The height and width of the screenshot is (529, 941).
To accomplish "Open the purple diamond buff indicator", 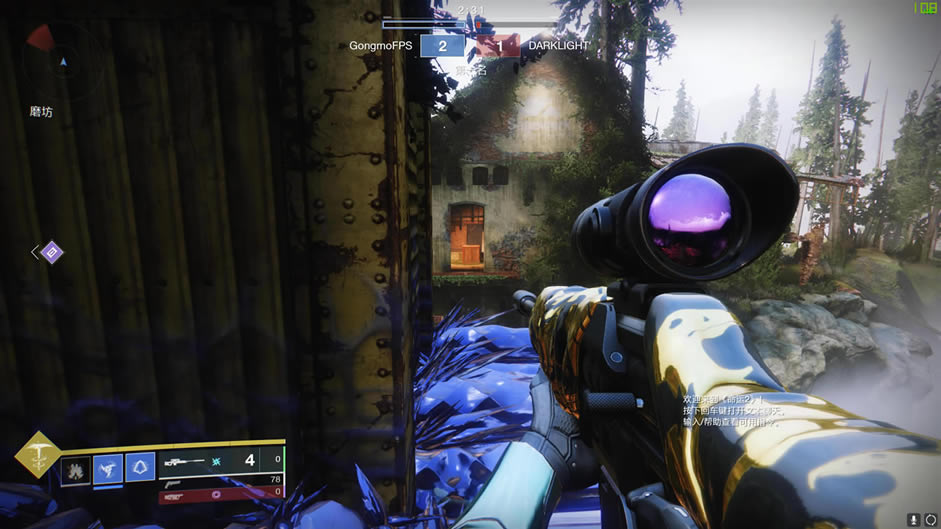I will tap(52, 252).
